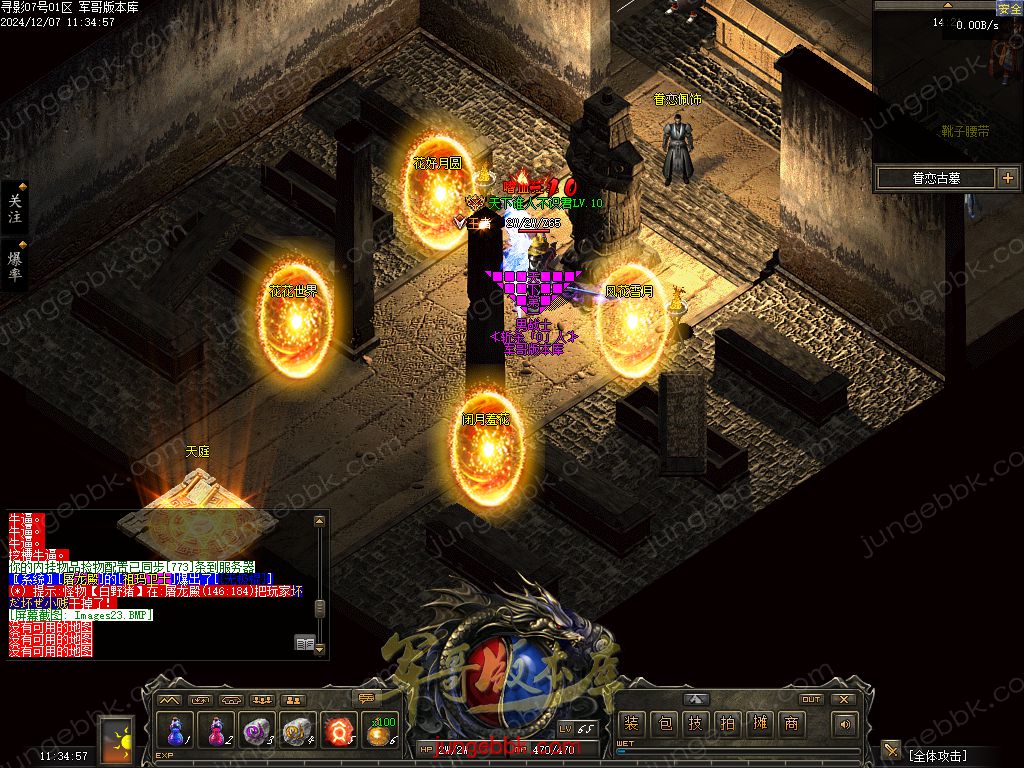Open the 摊 stall panel
1024x768 pixels.
click(x=759, y=724)
